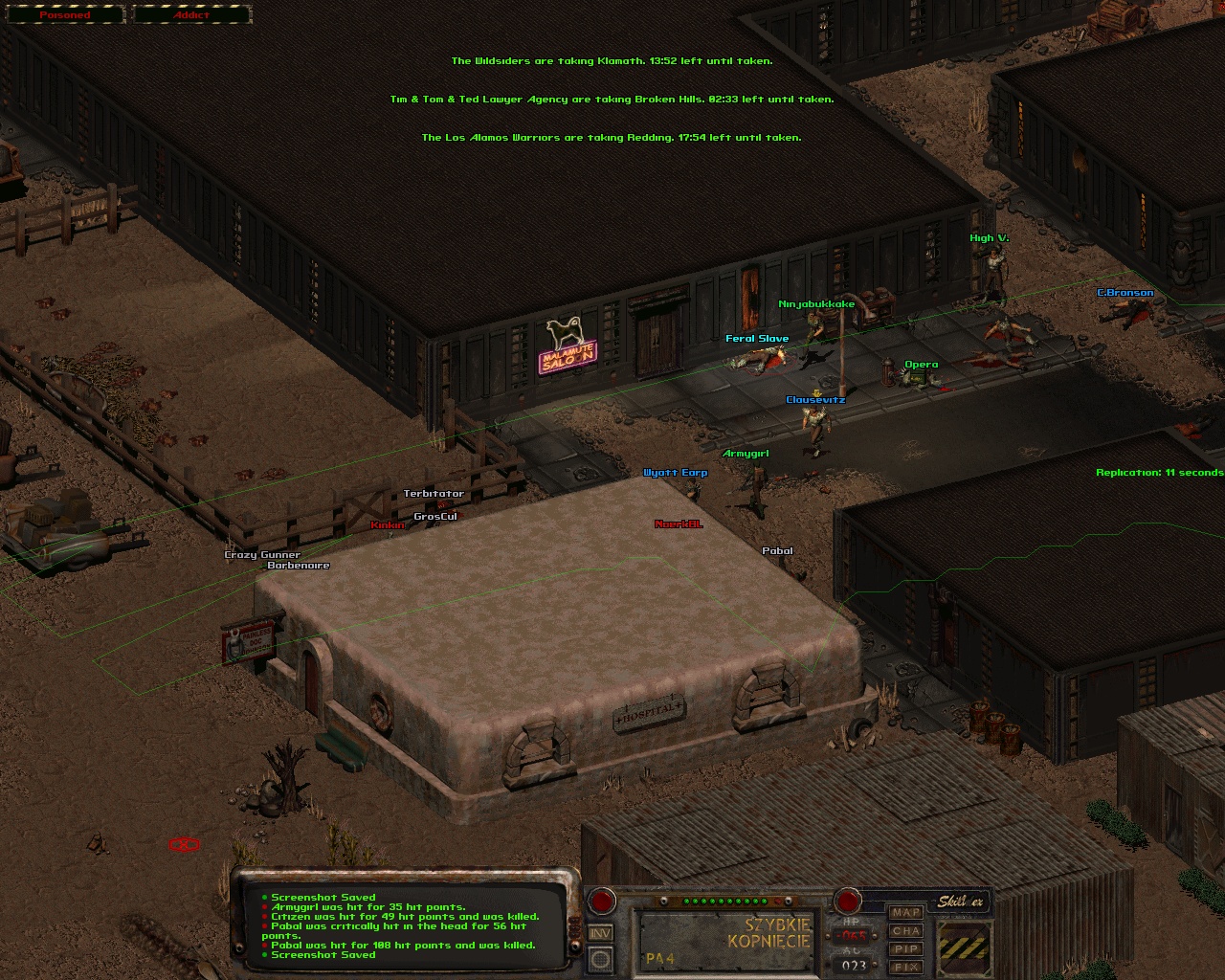
Task: Open the CHA character sheet
Action: pyautogui.click(x=905, y=931)
